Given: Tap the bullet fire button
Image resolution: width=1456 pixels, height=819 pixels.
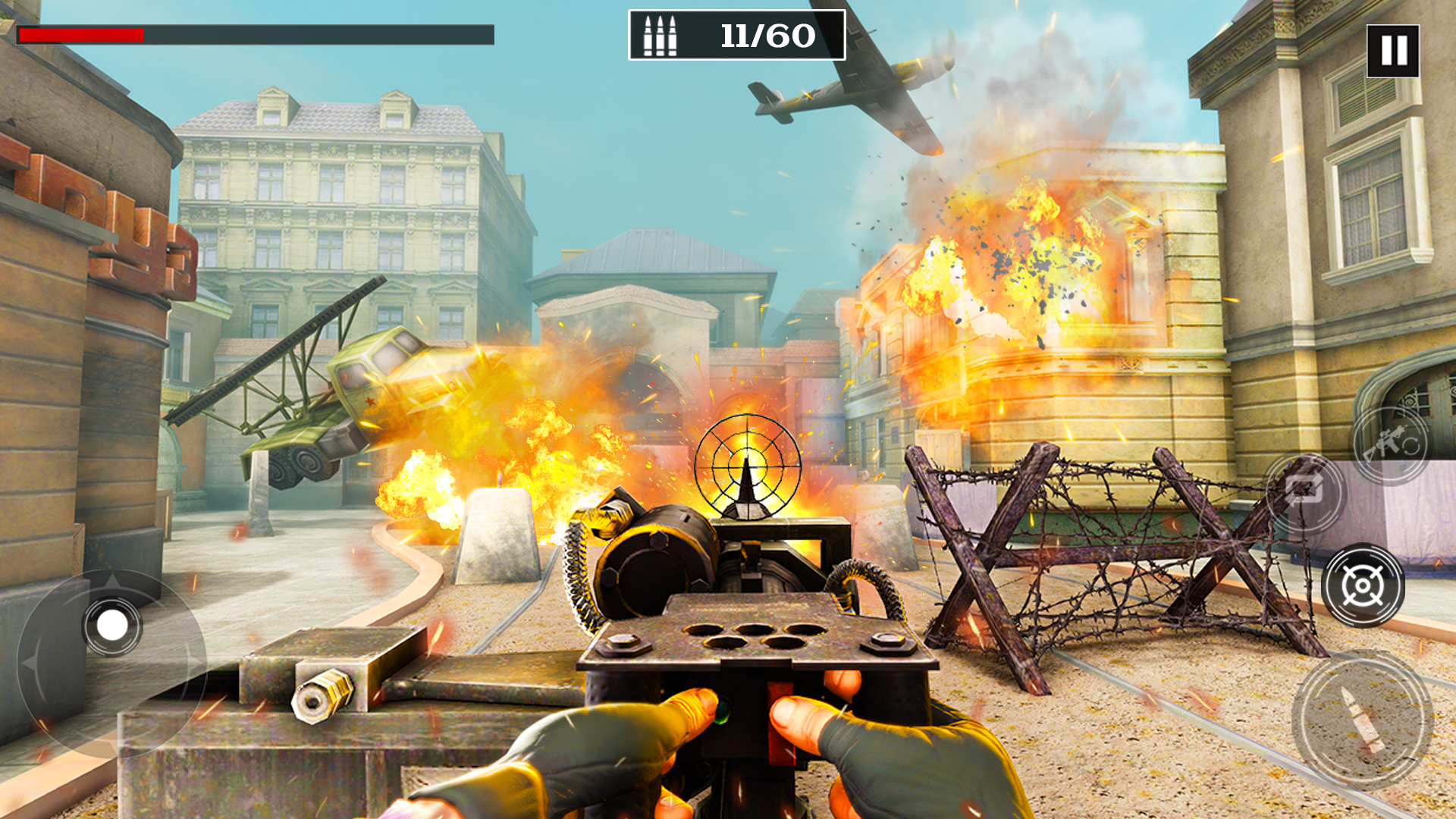Looking at the screenshot, I should click(1362, 720).
